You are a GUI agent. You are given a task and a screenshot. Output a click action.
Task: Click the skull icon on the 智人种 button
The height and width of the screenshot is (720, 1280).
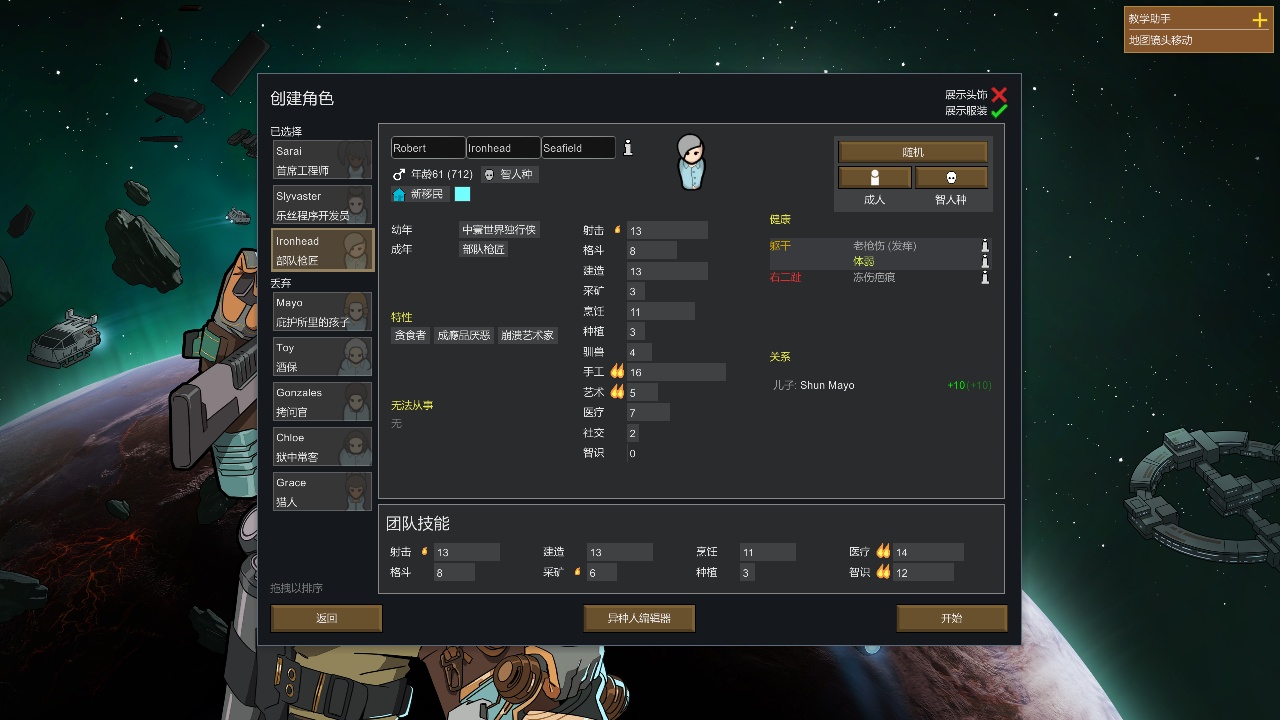point(950,177)
